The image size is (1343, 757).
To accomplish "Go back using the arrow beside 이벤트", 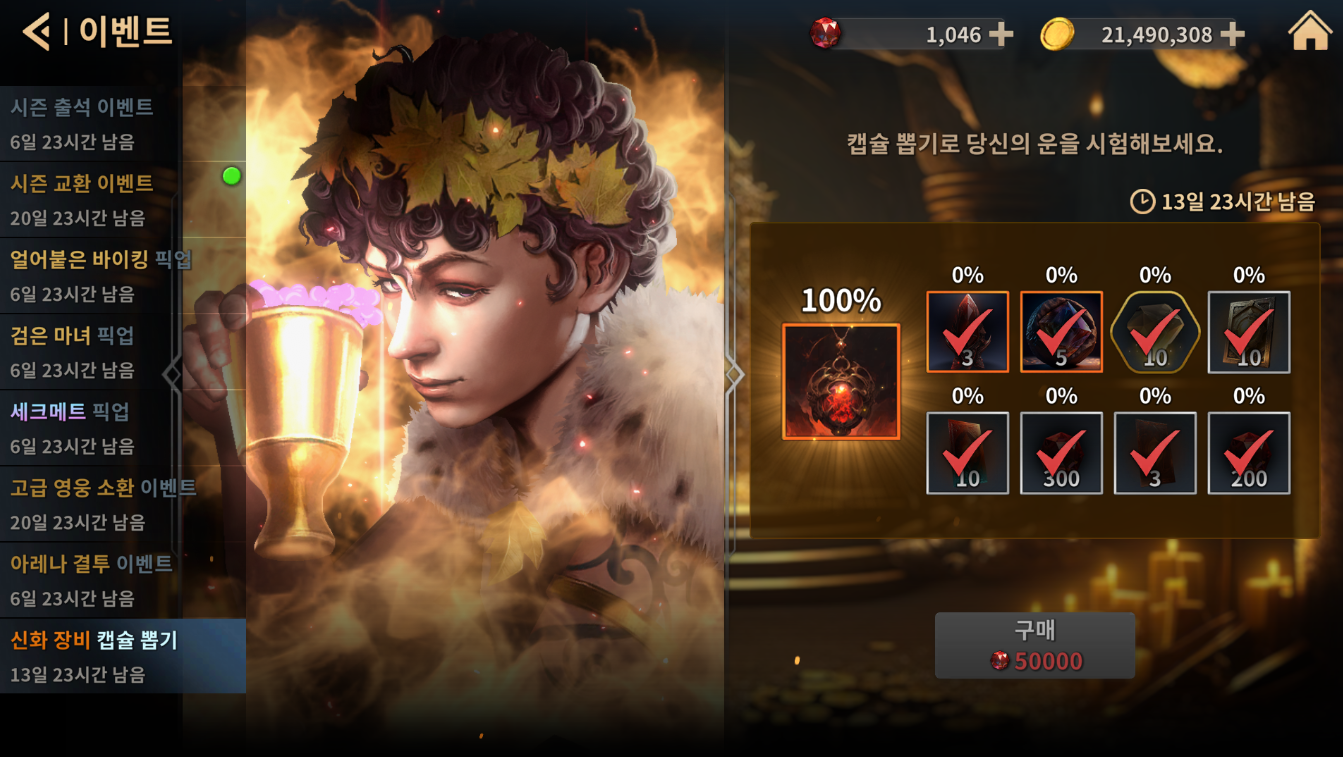I will click(x=36, y=32).
